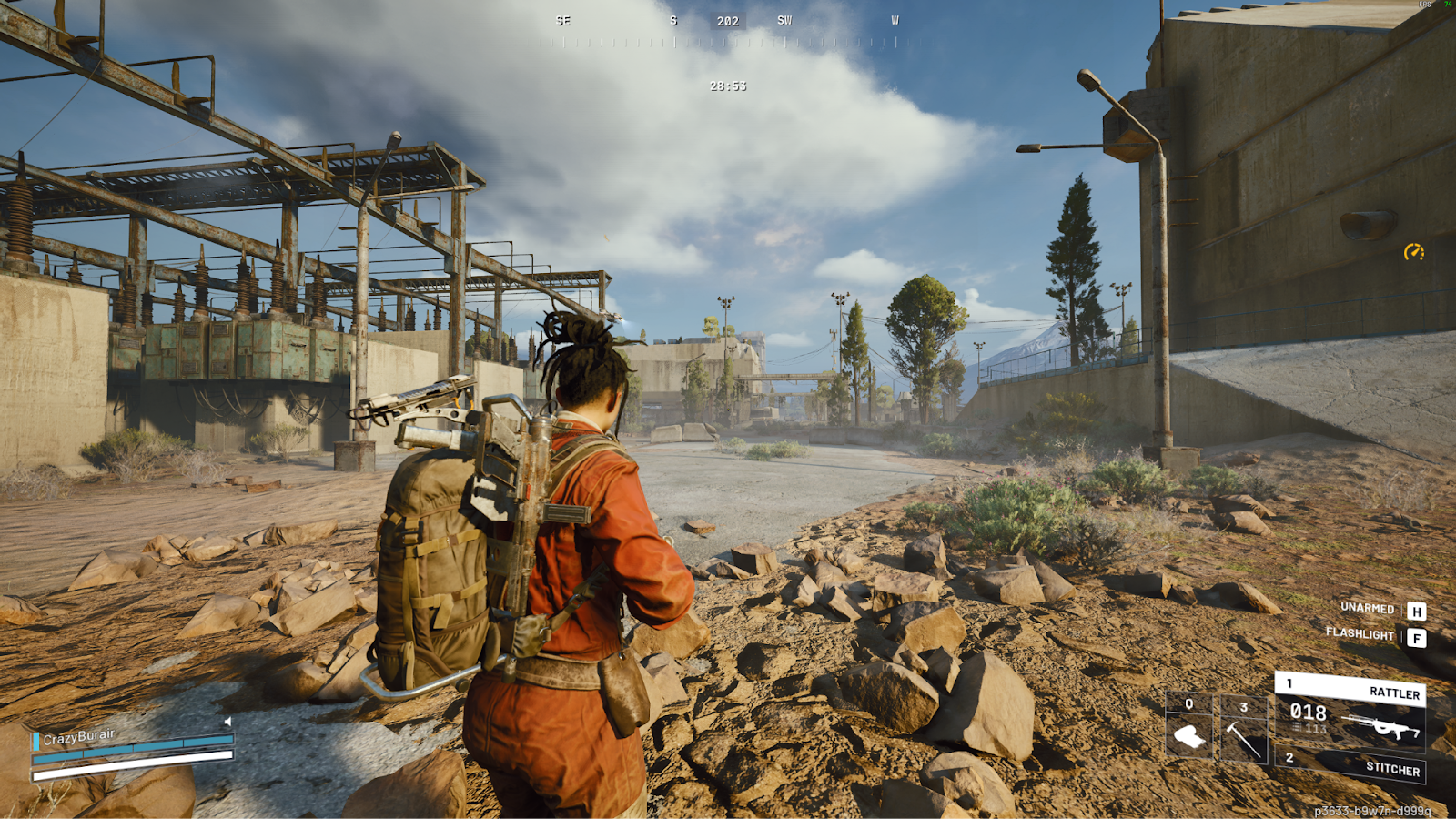Choose the pickaxe tool slot
The height and width of the screenshot is (819, 1456).
[1243, 728]
